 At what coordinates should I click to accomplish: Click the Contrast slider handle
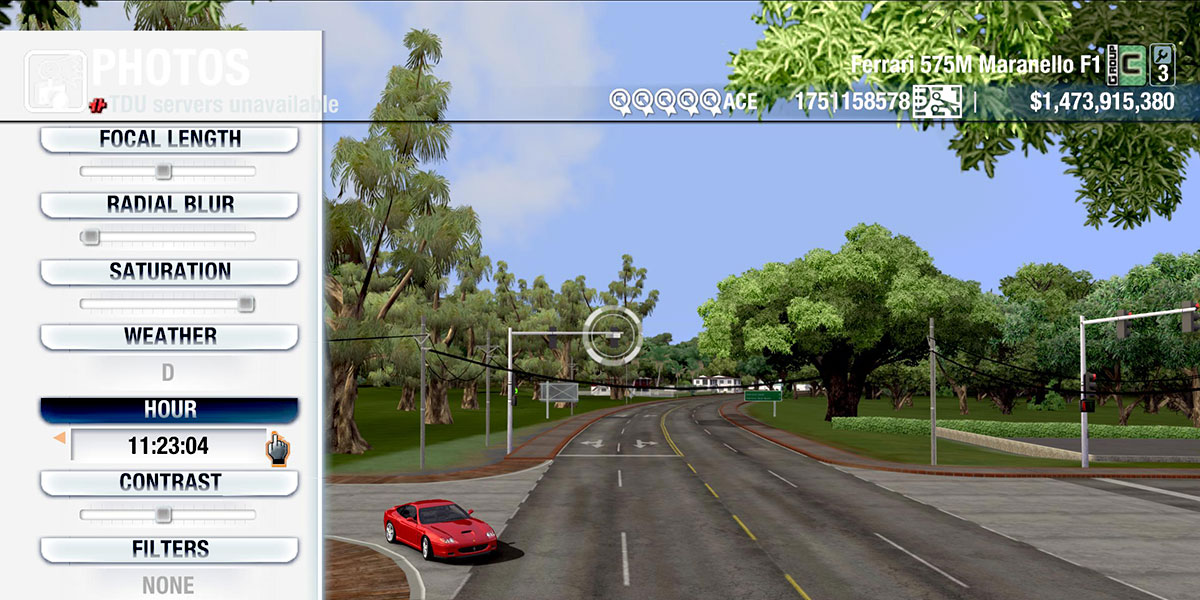(x=163, y=515)
